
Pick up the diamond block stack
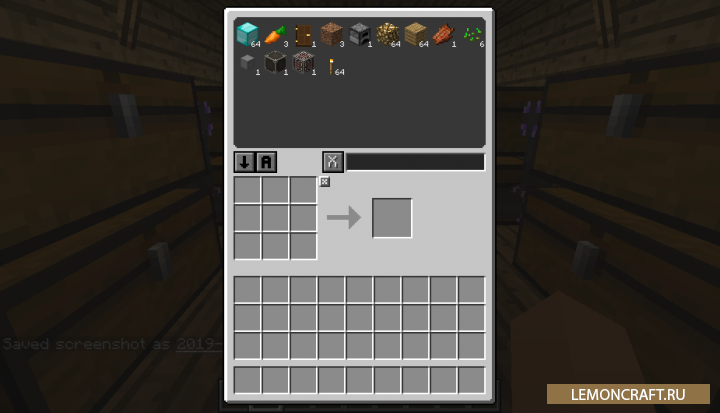[x=246, y=35]
